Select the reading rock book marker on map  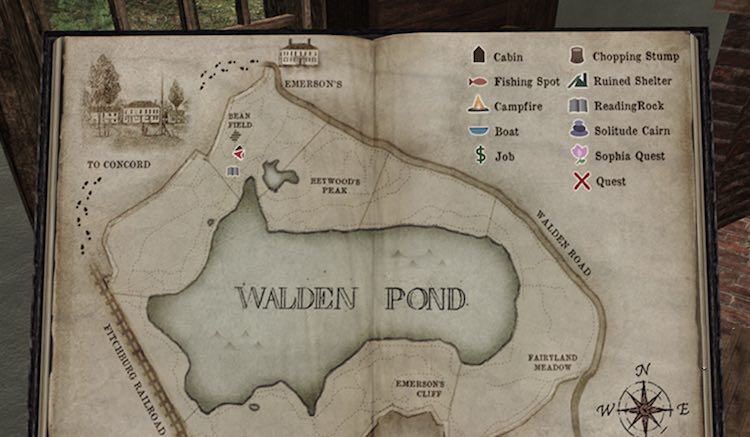tap(232, 172)
